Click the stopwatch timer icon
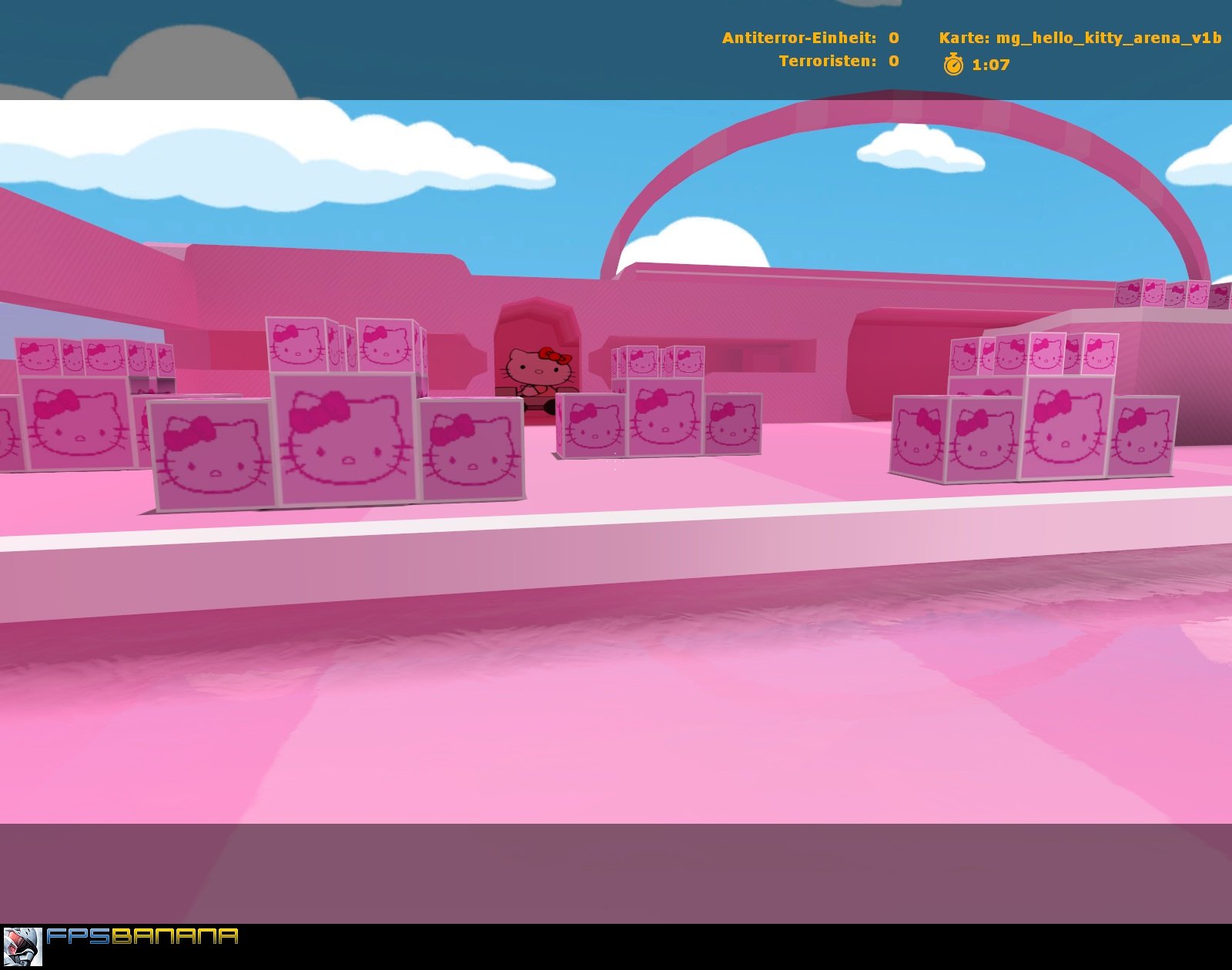Viewport: 1232px width, 970px height. (x=955, y=66)
